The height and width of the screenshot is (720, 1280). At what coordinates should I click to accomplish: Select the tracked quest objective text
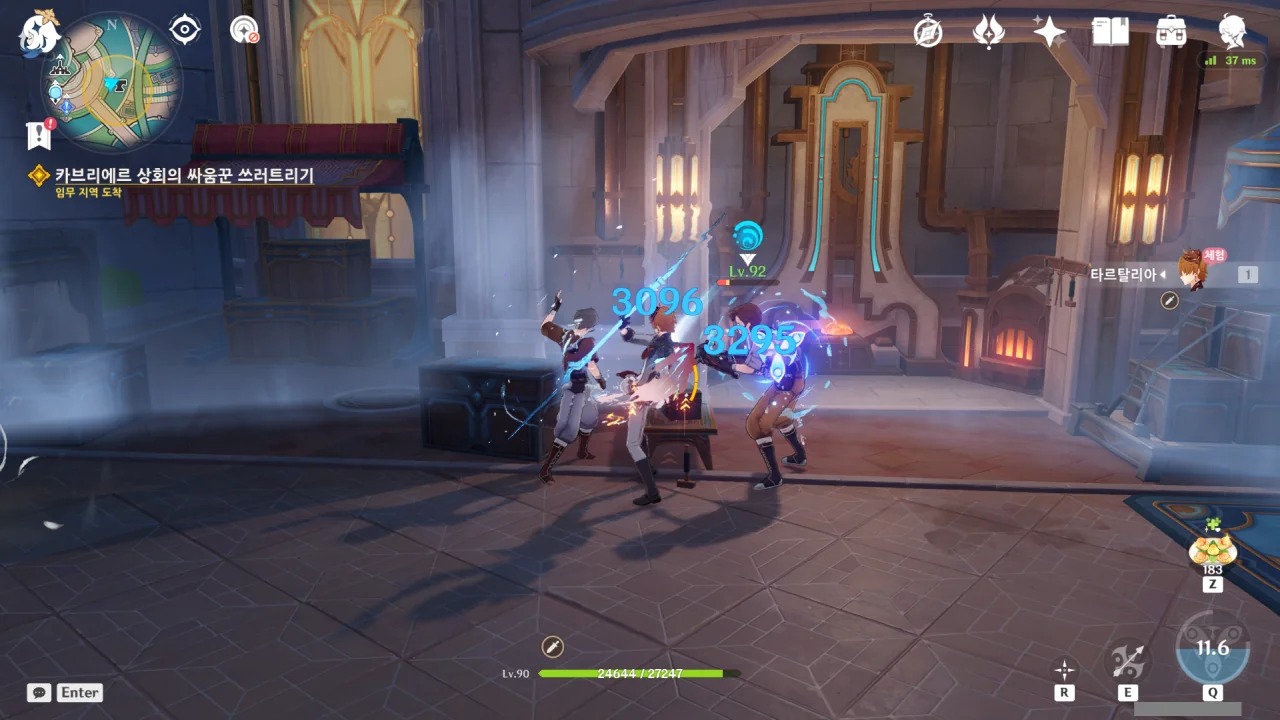pyautogui.click(x=184, y=176)
